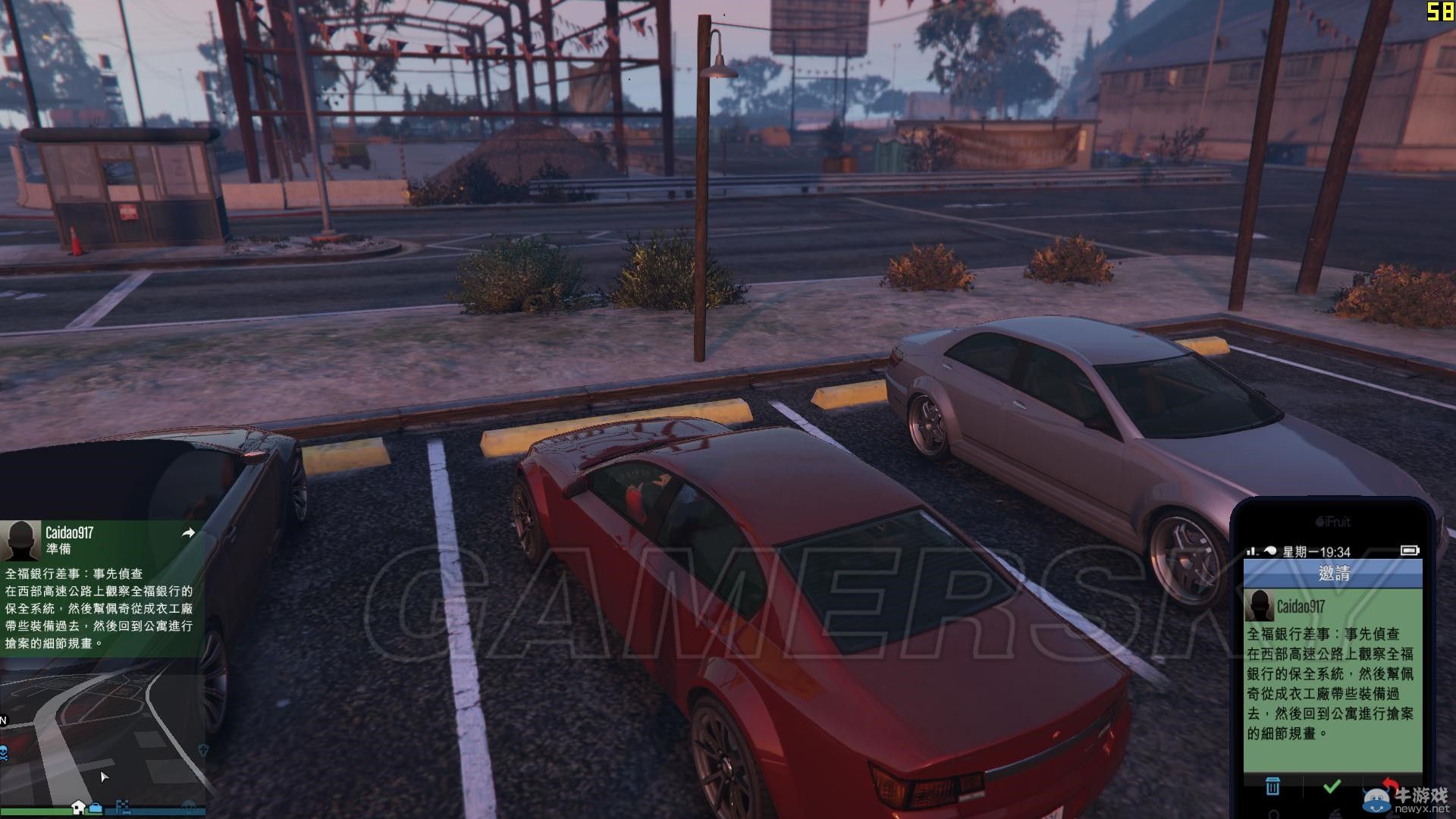The width and height of the screenshot is (1456, 819).
Task: Click the reply arrow on the Caidao917 notification
Action: [x=189, y=532]
